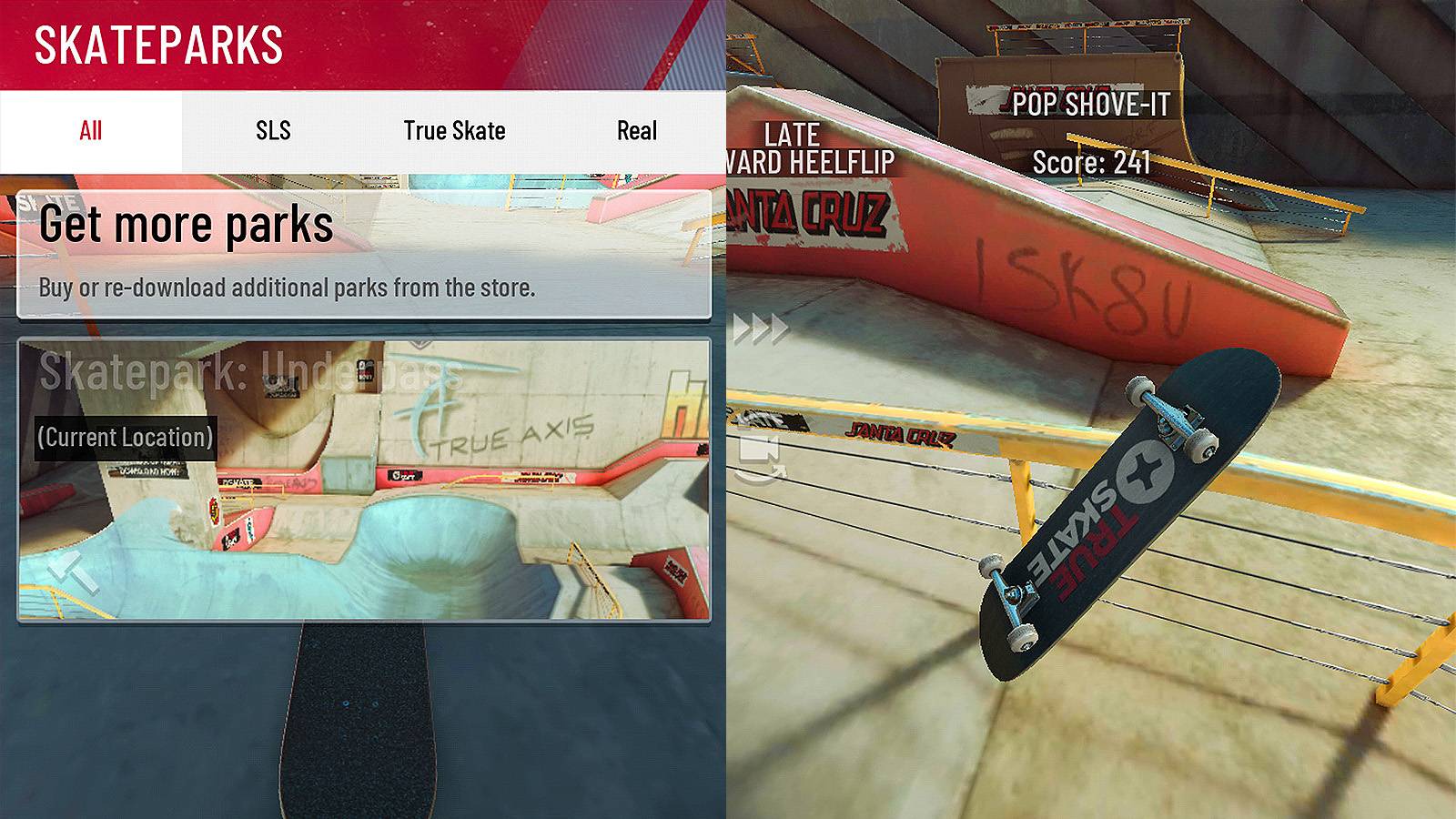The image size is (1456, 819).
Task: Click the Get more parks card
Action: coord(364,250)
